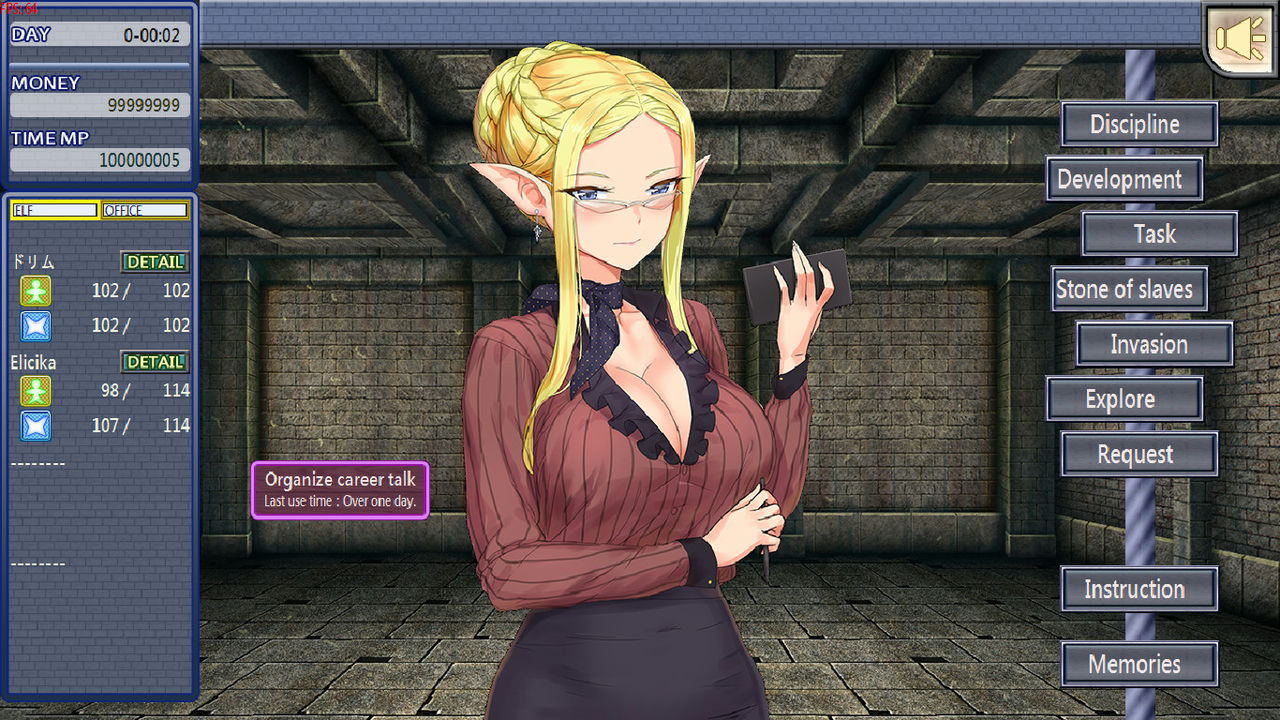Start an Invasion
The width and height of the screenshot is (1280, 720).
(x=1154, y=344)
